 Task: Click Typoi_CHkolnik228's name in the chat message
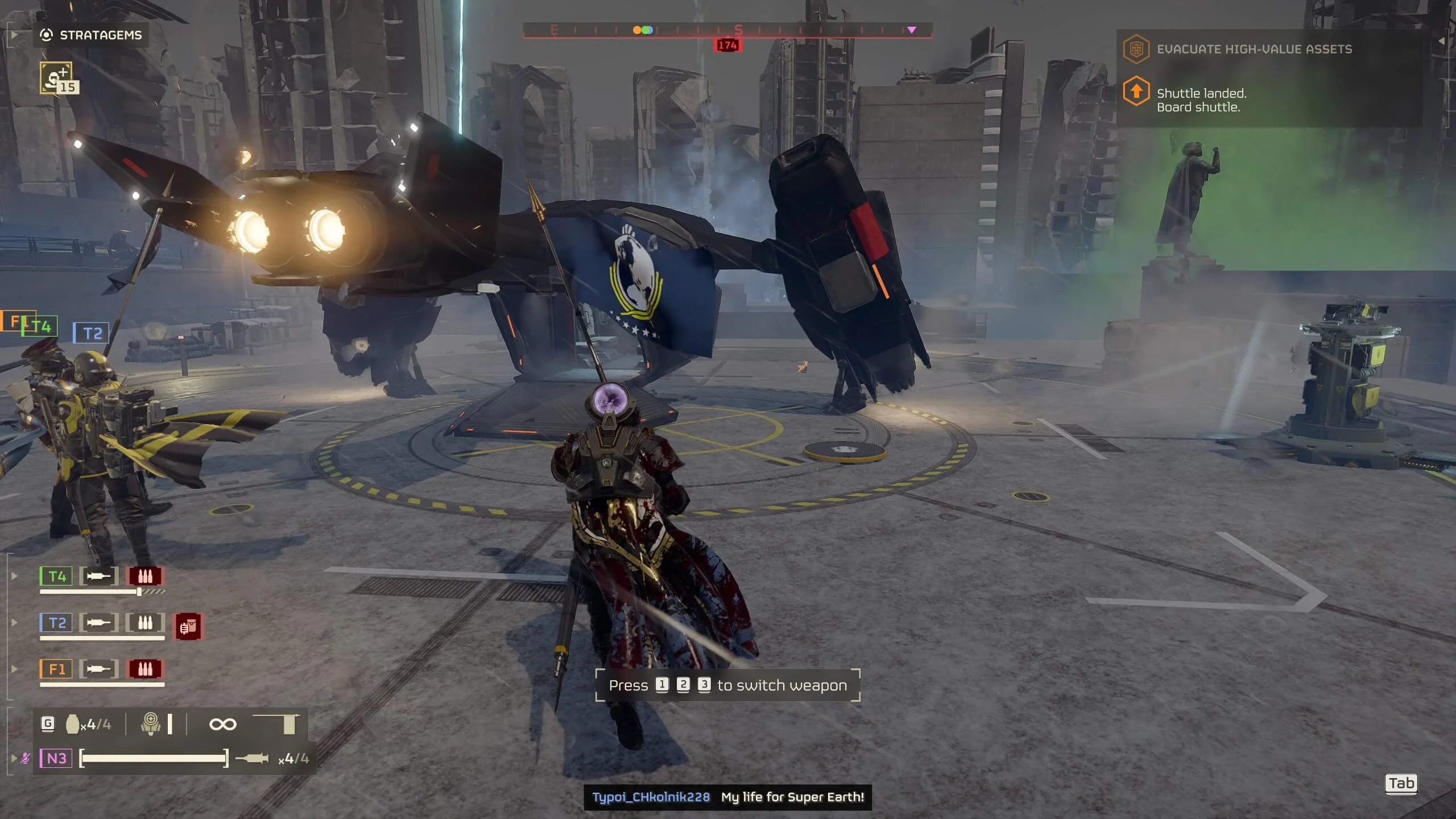pos(651,797)
